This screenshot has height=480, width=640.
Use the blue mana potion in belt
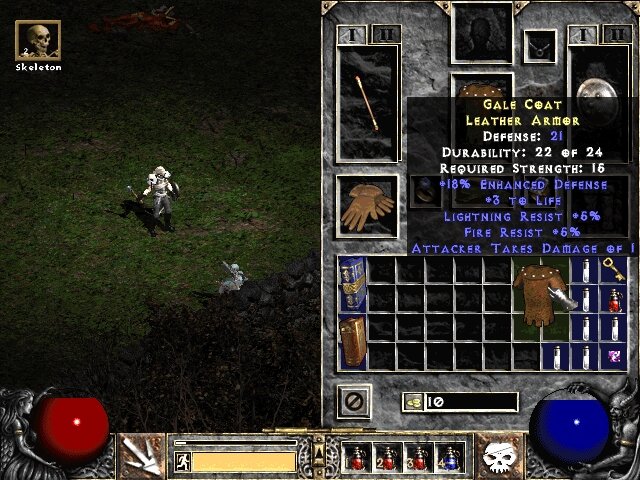452,458
